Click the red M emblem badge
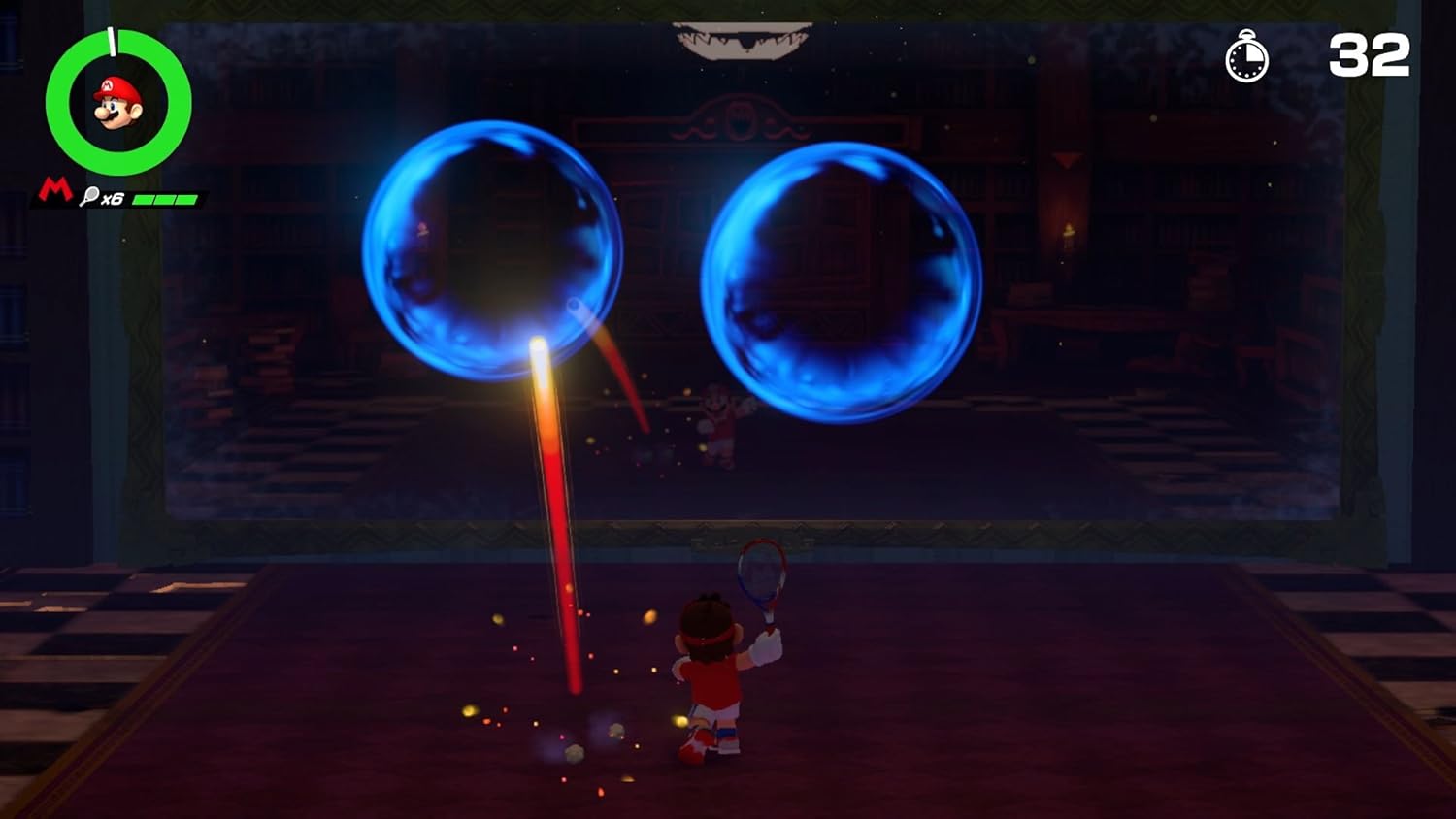The image size is (1456, 819). (53, 189)
